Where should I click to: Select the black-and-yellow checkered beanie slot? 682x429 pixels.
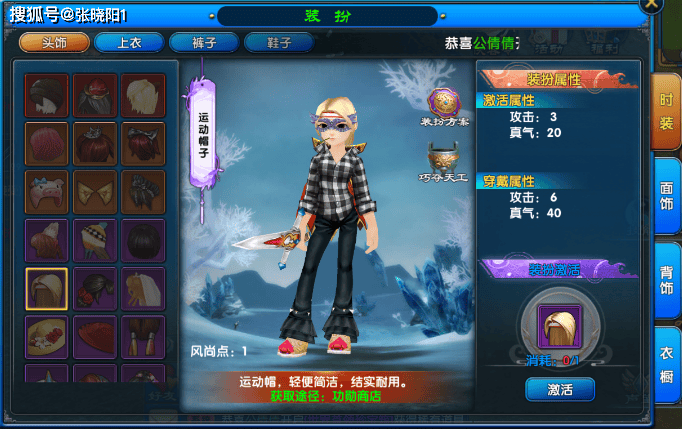click(94, 240)
